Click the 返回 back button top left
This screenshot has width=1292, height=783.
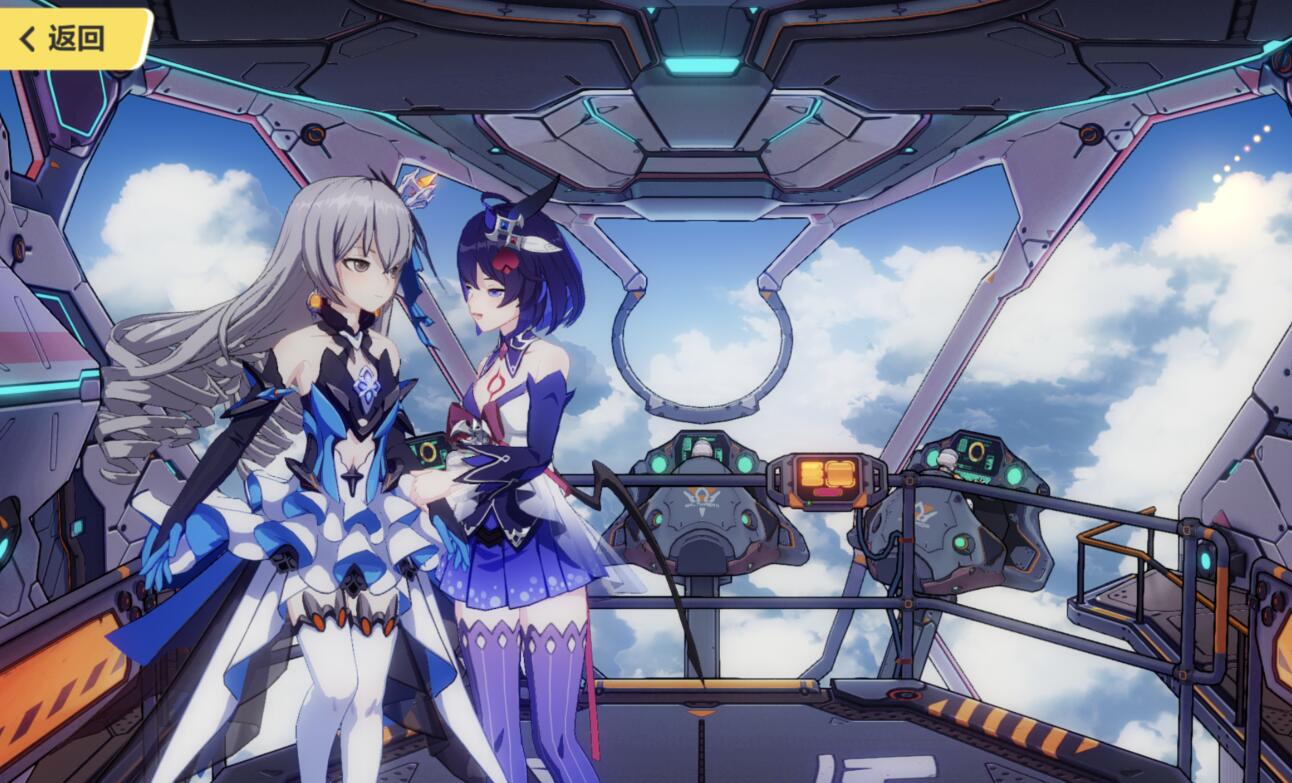(x=70, y=37)
